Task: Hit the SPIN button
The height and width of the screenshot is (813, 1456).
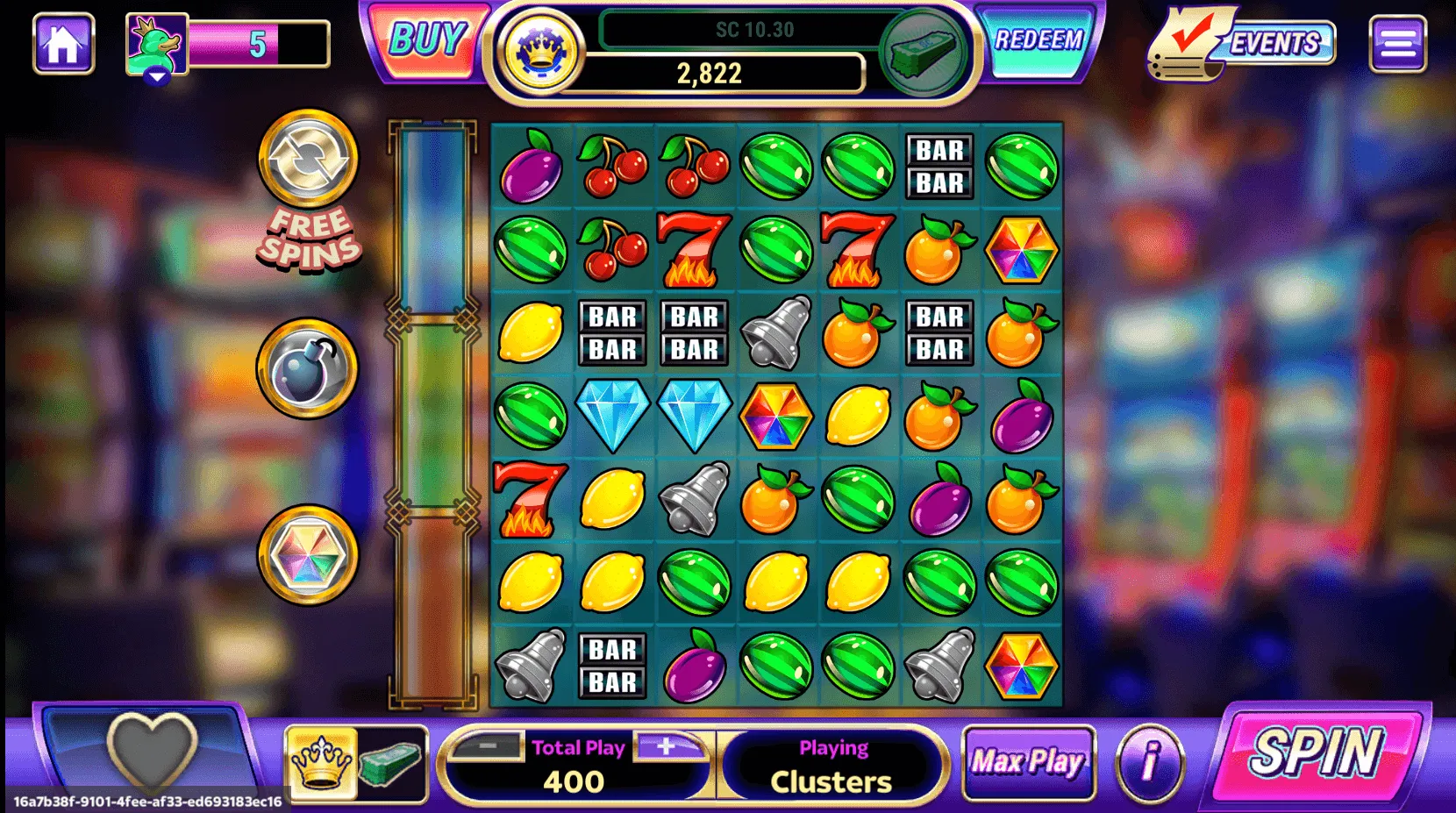Action: [x=1316, y=752]
